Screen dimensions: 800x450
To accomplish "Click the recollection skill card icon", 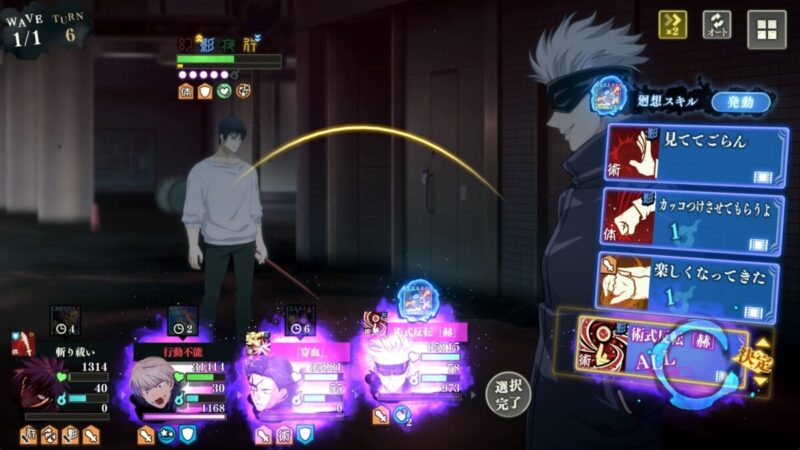I will [x=611, y=95].
